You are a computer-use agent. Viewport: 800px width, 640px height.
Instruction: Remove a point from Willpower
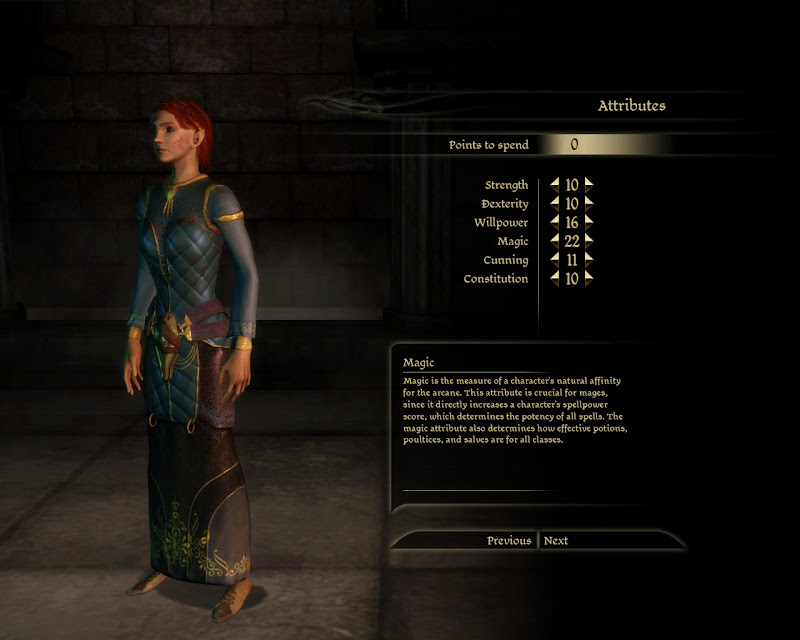tap(555, 222)
